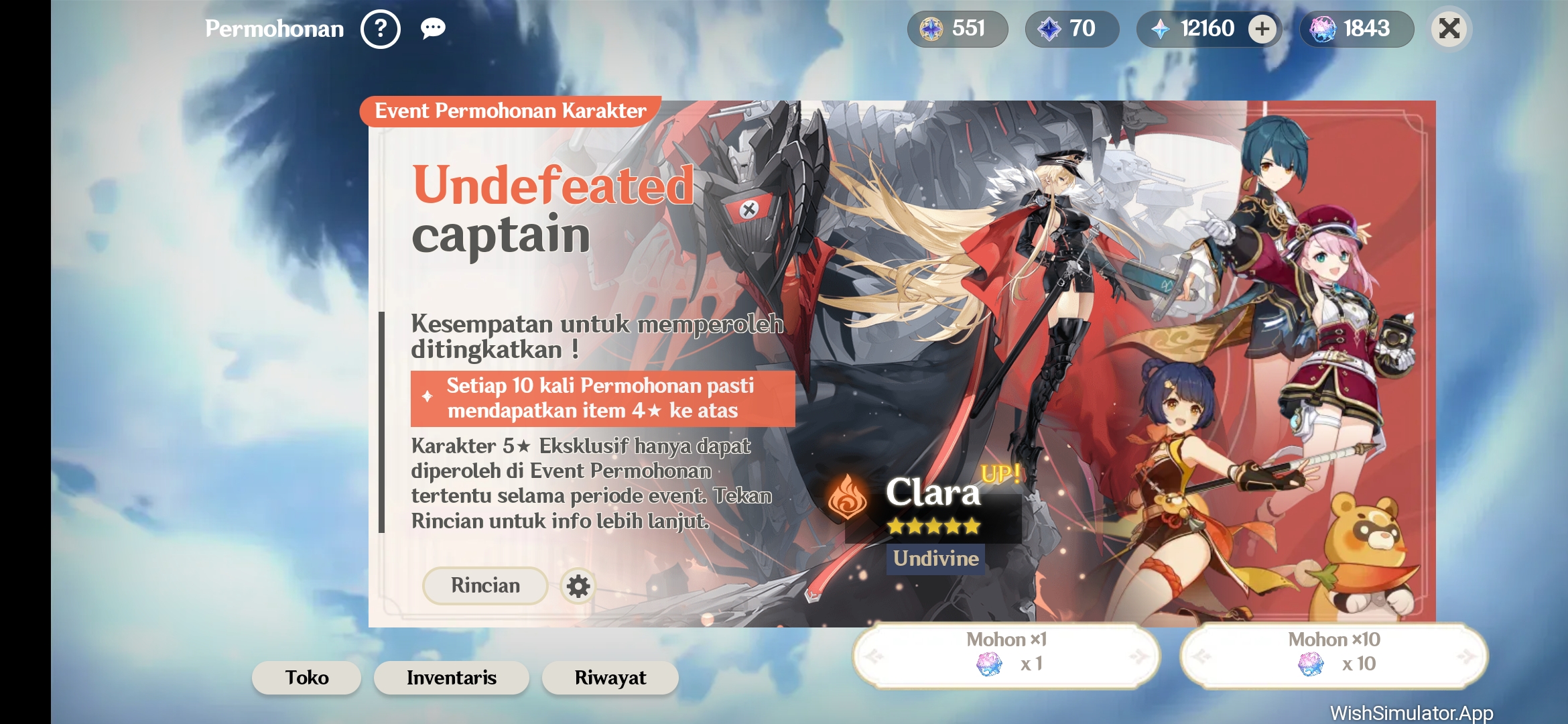1568x724 pixels.
Task: Open the chat message icon
Action: (432, 29)
